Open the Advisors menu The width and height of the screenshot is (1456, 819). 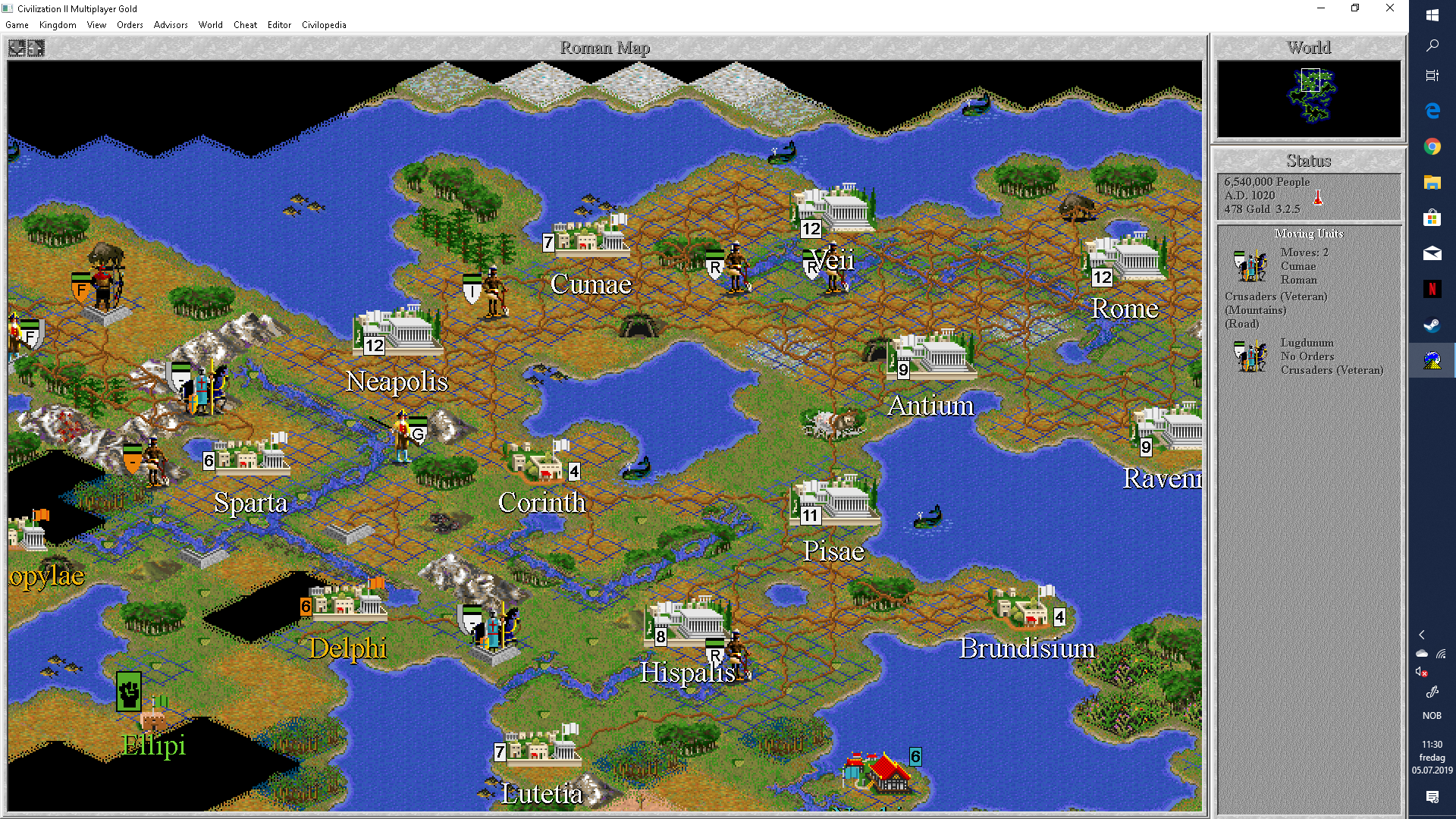pyautogui.click(x=170, y=25)
